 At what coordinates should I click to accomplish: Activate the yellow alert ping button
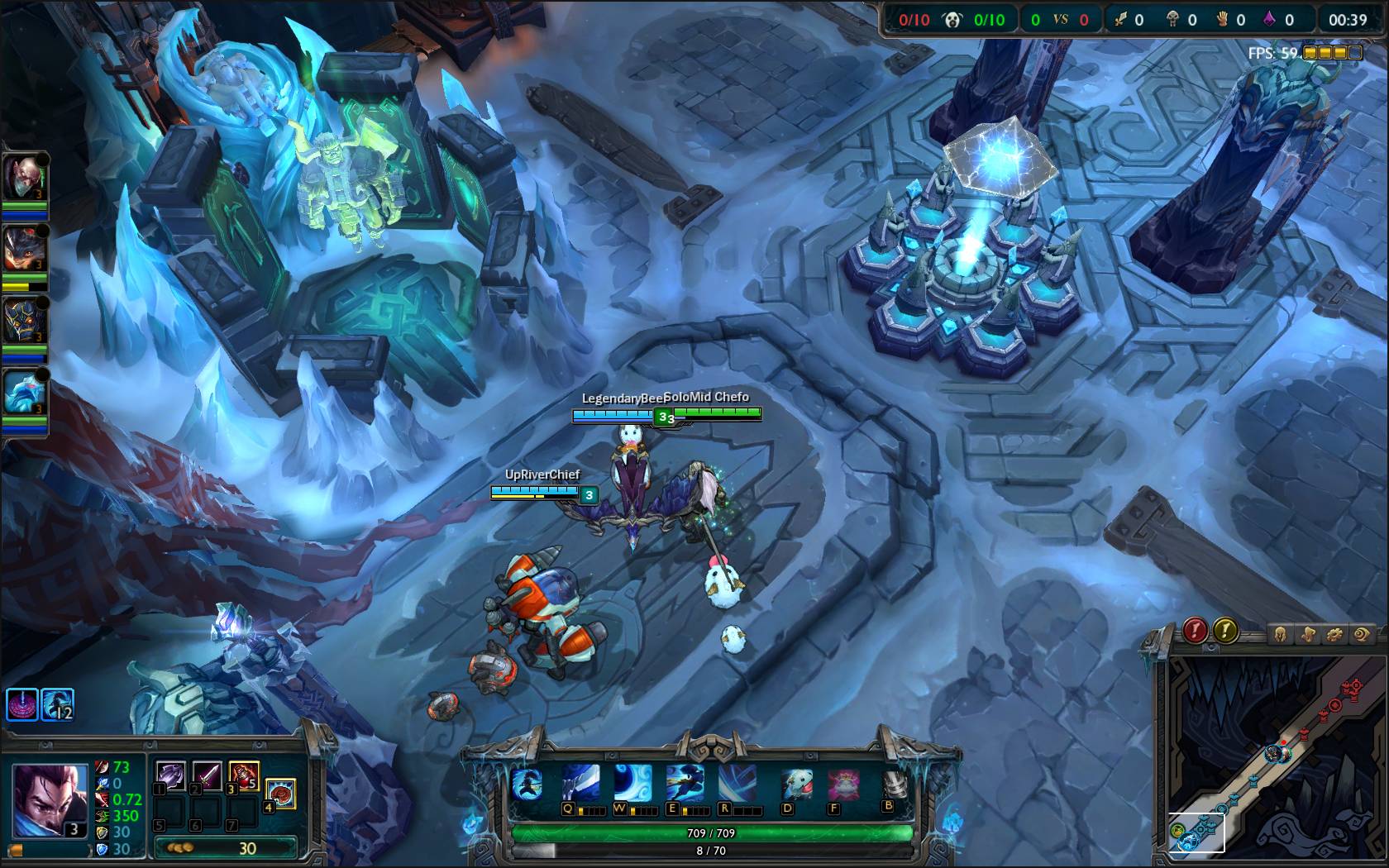(1225, 632)
